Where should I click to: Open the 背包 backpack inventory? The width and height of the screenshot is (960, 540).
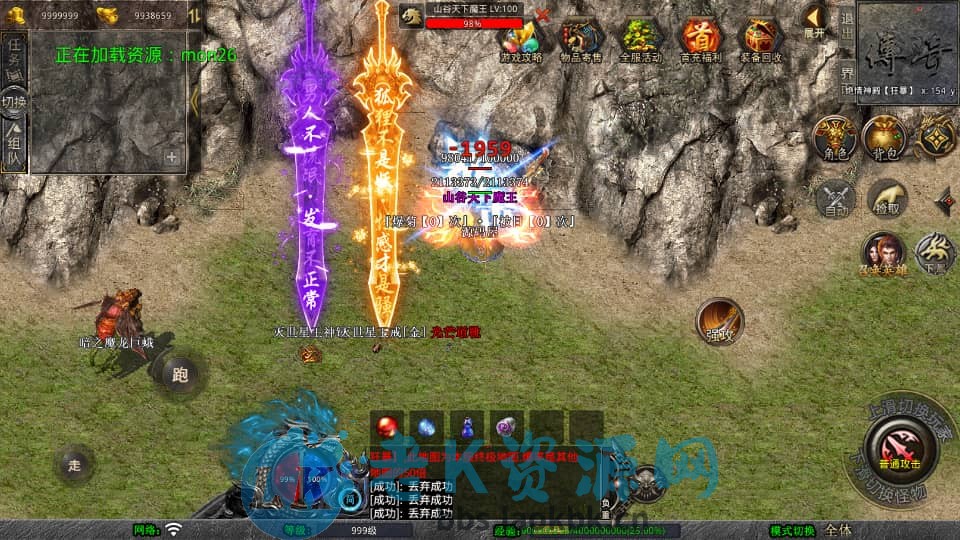(x=884, y=138)
